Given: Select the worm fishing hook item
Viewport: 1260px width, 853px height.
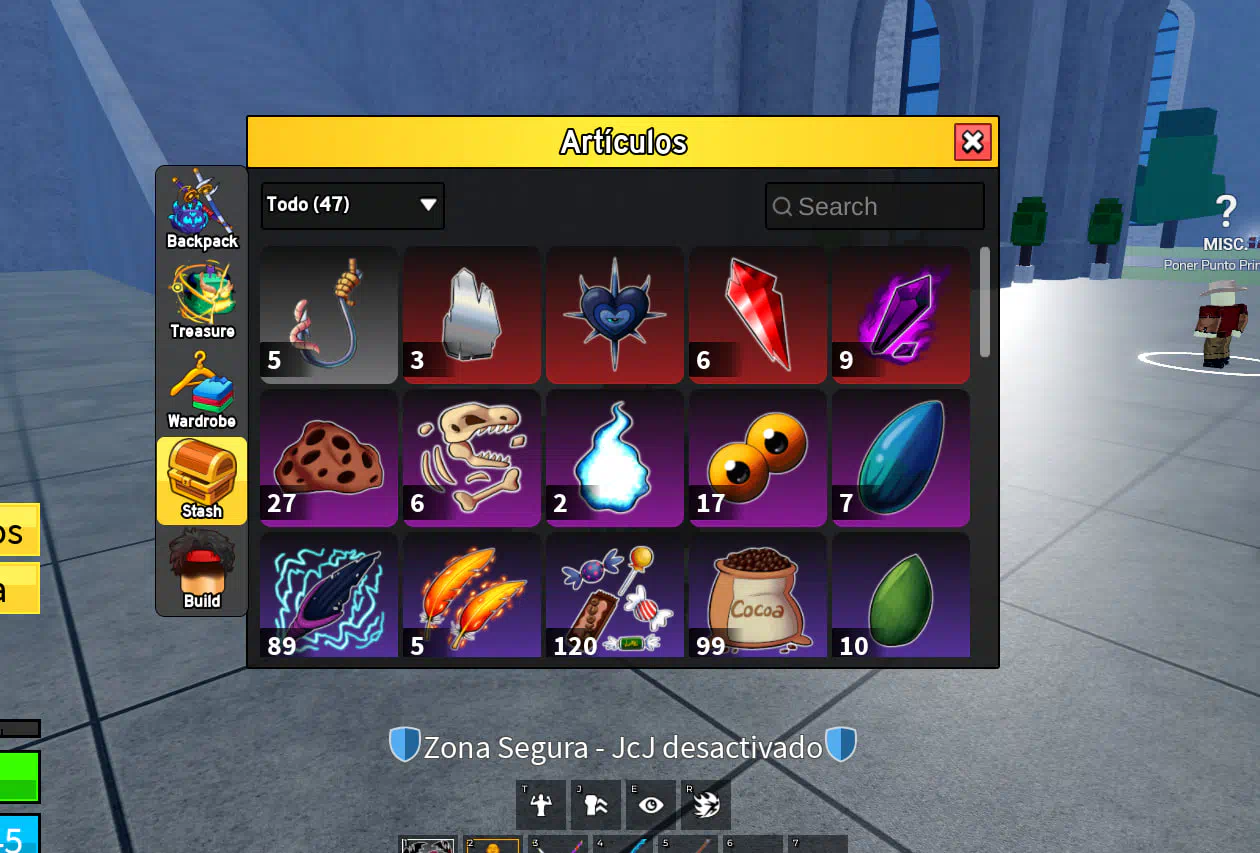Looking at the screenshot, I should point(329,315).
